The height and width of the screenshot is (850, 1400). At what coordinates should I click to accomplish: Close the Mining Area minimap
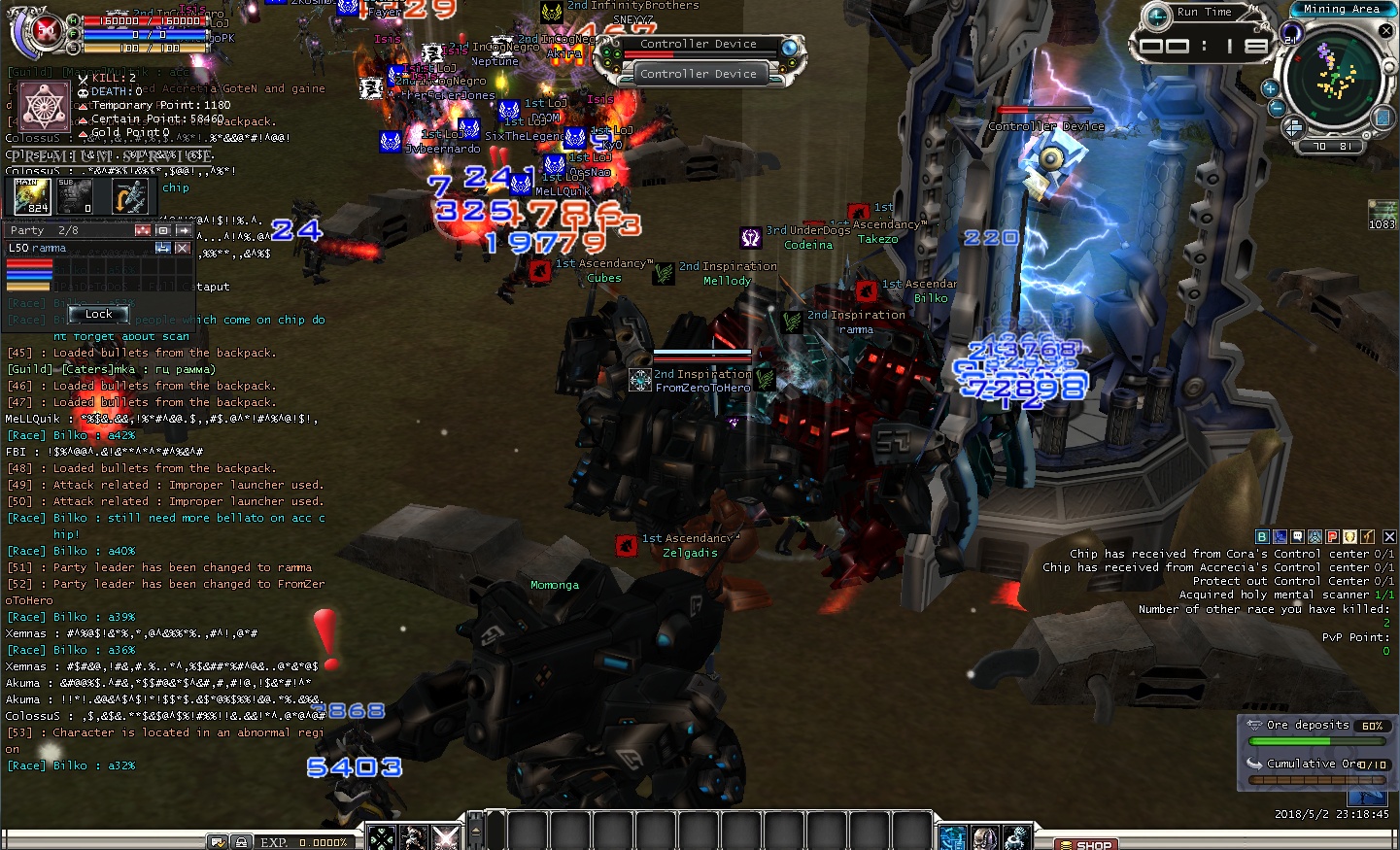coord(1386,31)
